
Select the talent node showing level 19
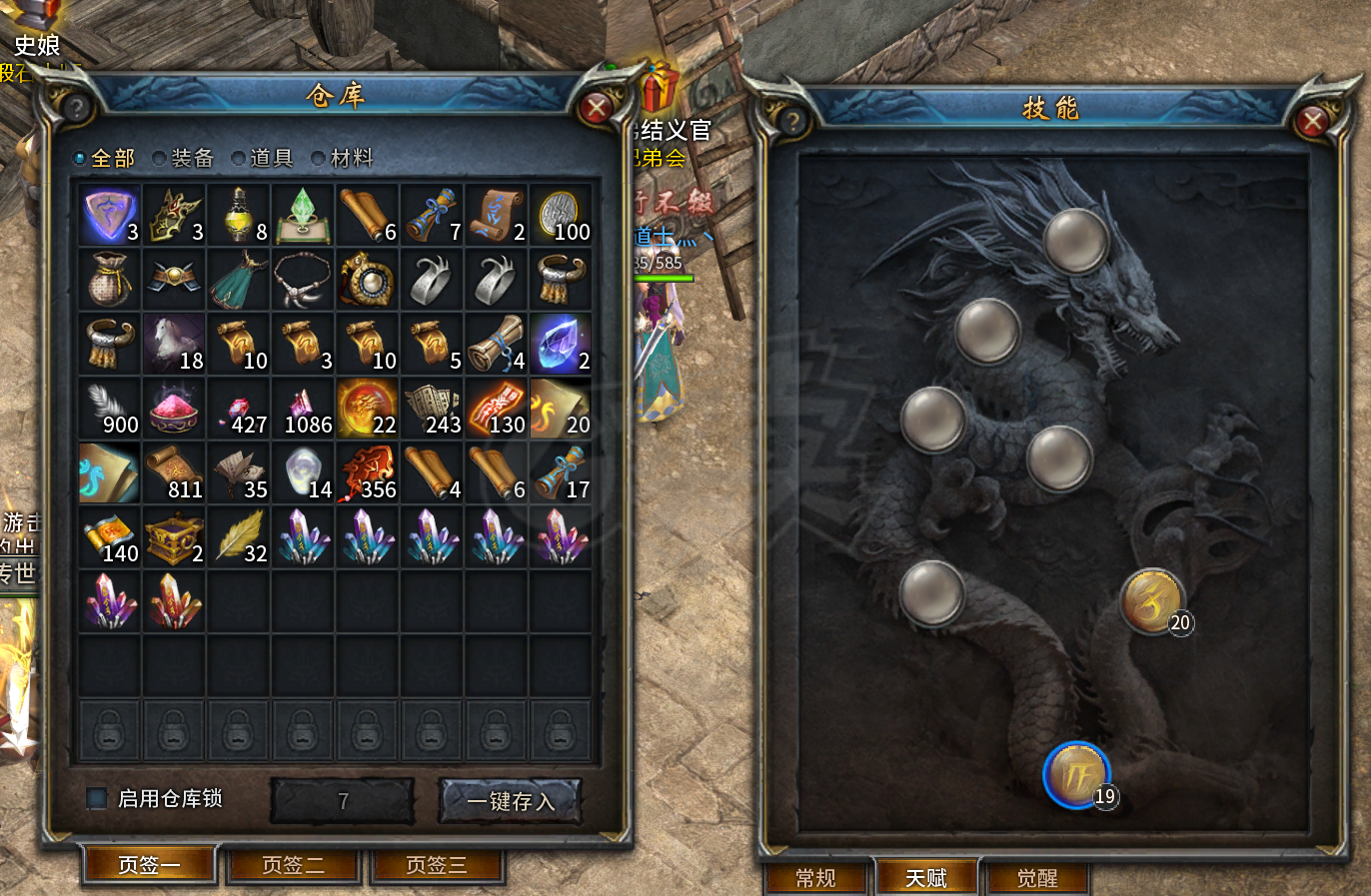1077,776
